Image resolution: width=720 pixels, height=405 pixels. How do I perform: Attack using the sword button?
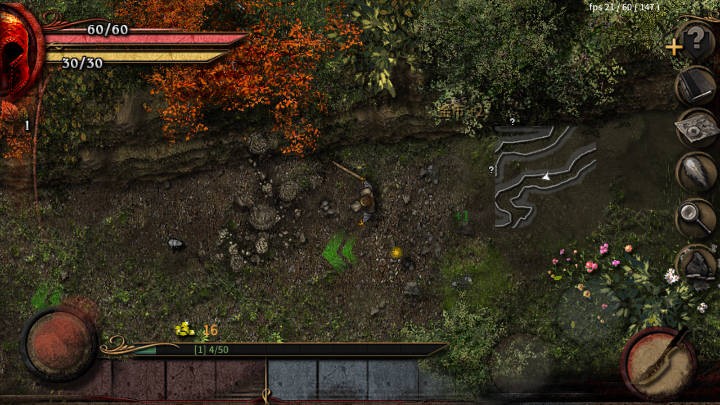[659, 362]
